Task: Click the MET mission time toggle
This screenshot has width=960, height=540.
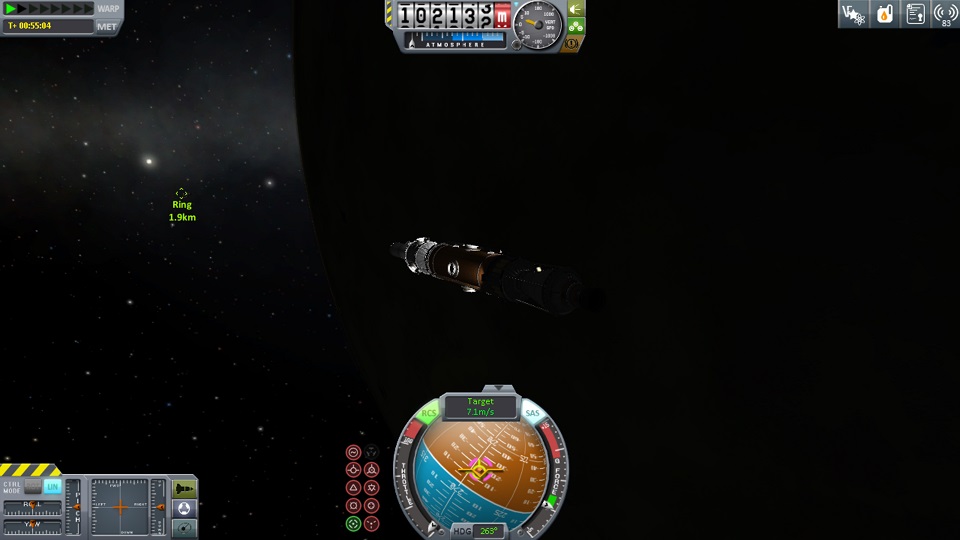Action: tap(108, 25)
